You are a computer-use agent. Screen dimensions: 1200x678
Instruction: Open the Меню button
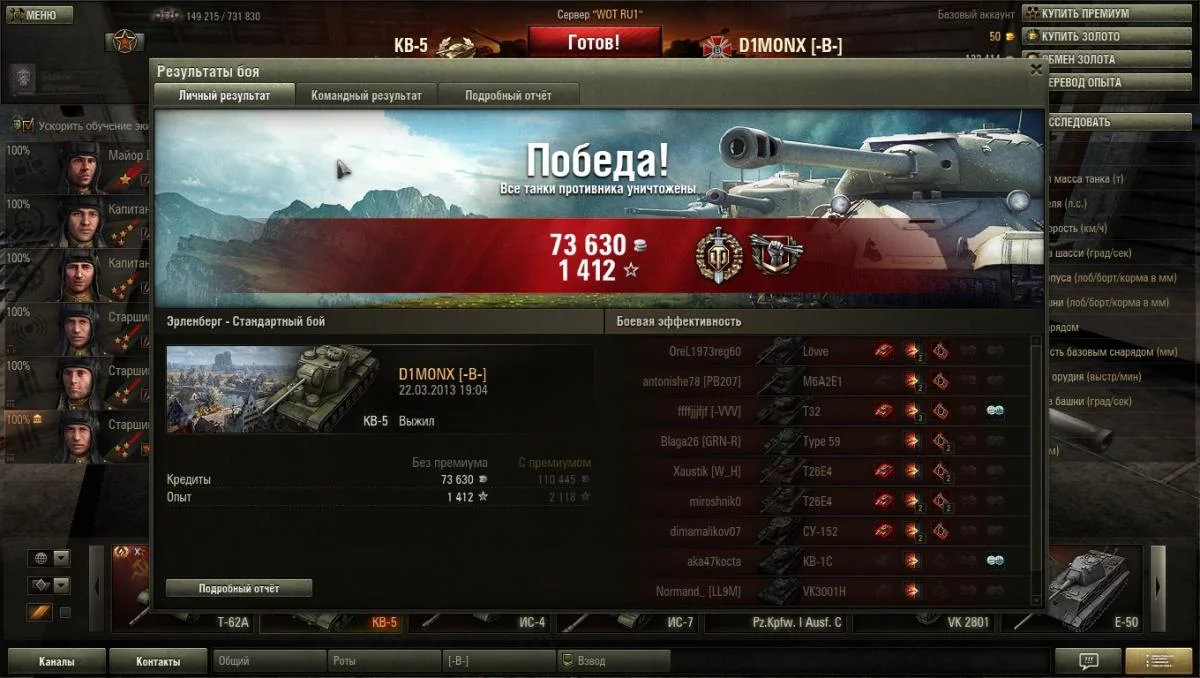(40, 15)
